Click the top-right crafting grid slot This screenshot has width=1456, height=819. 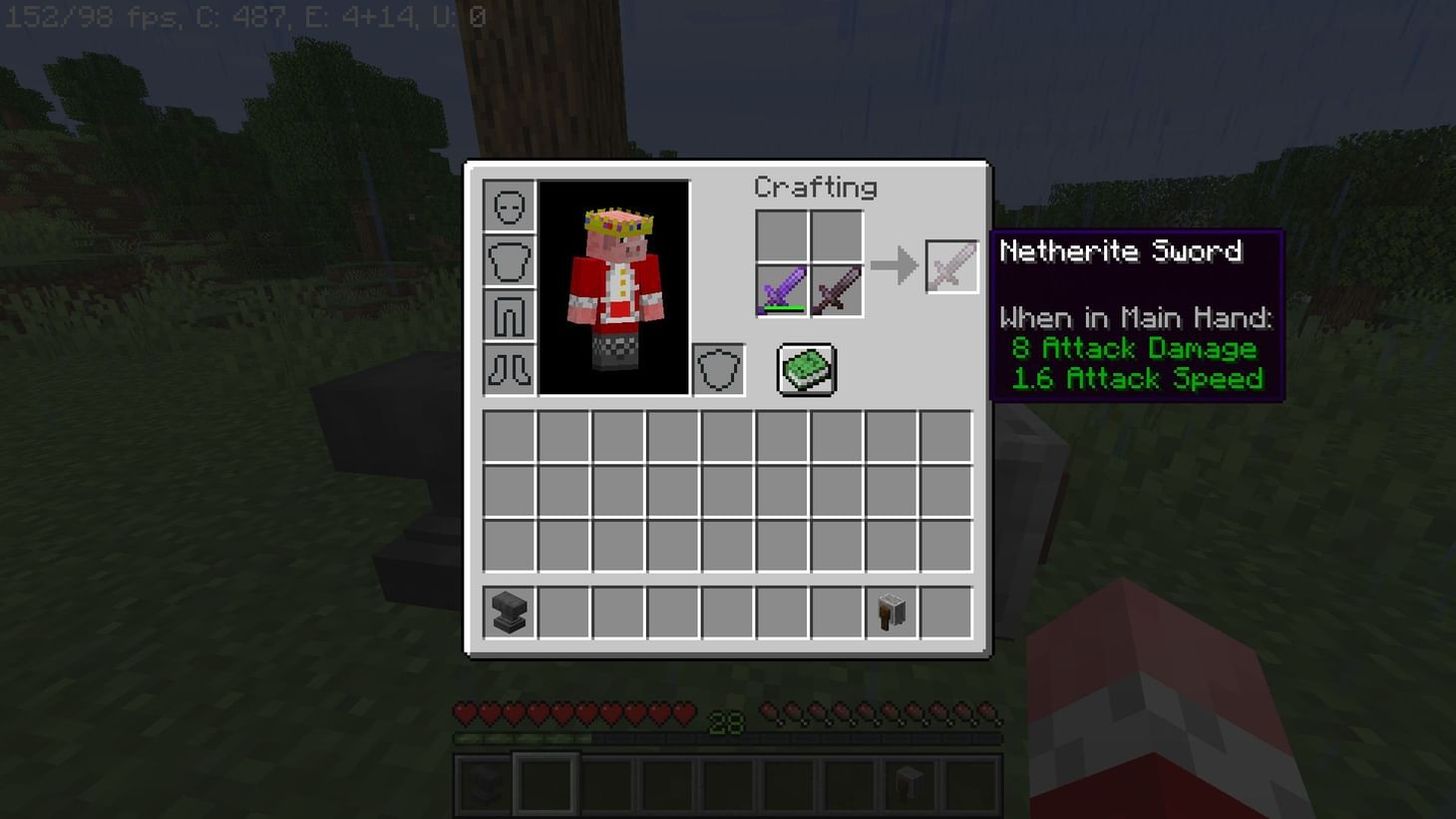tap(836, 237)
